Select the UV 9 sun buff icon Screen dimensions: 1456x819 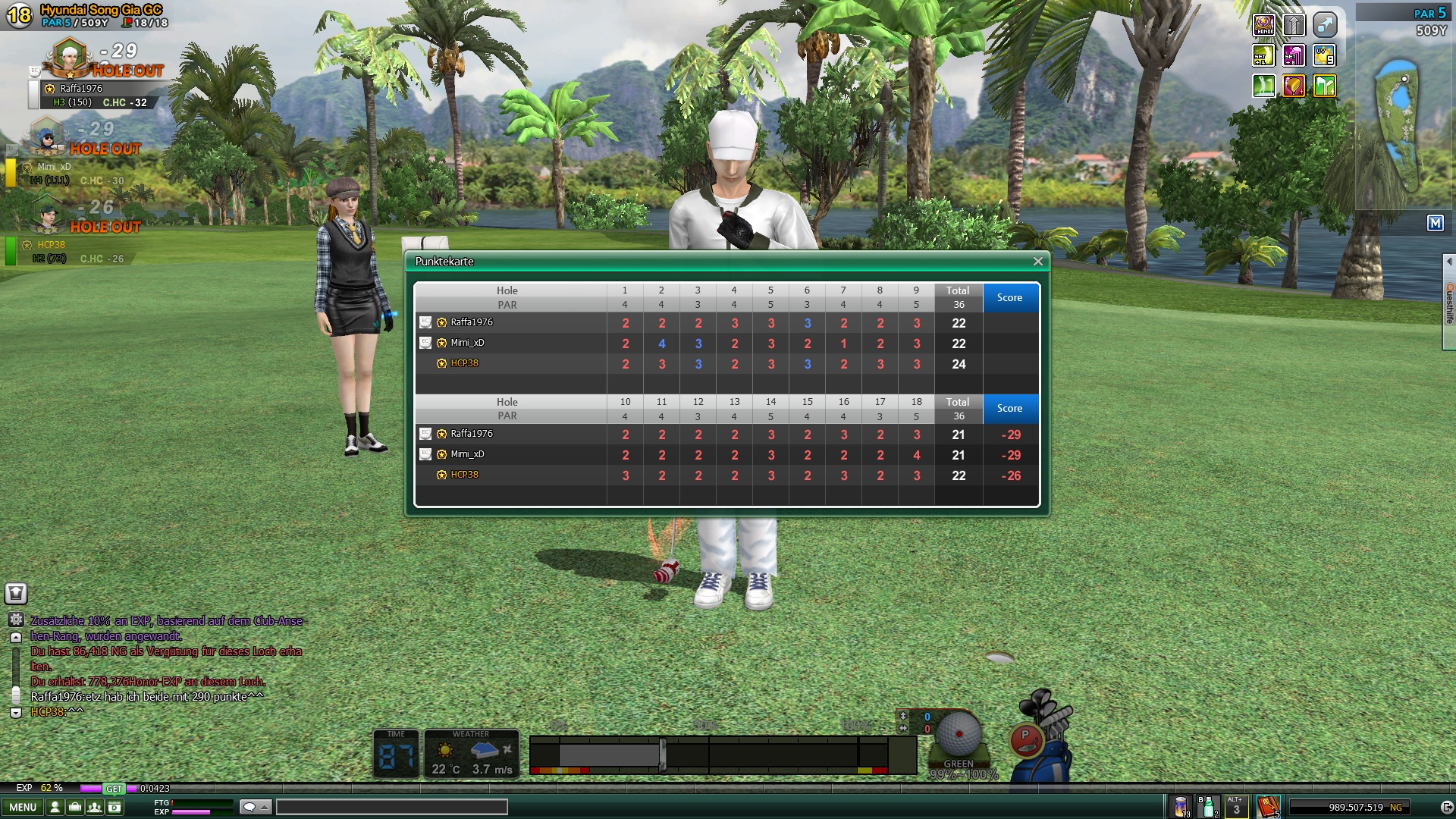click(1324, 56)
